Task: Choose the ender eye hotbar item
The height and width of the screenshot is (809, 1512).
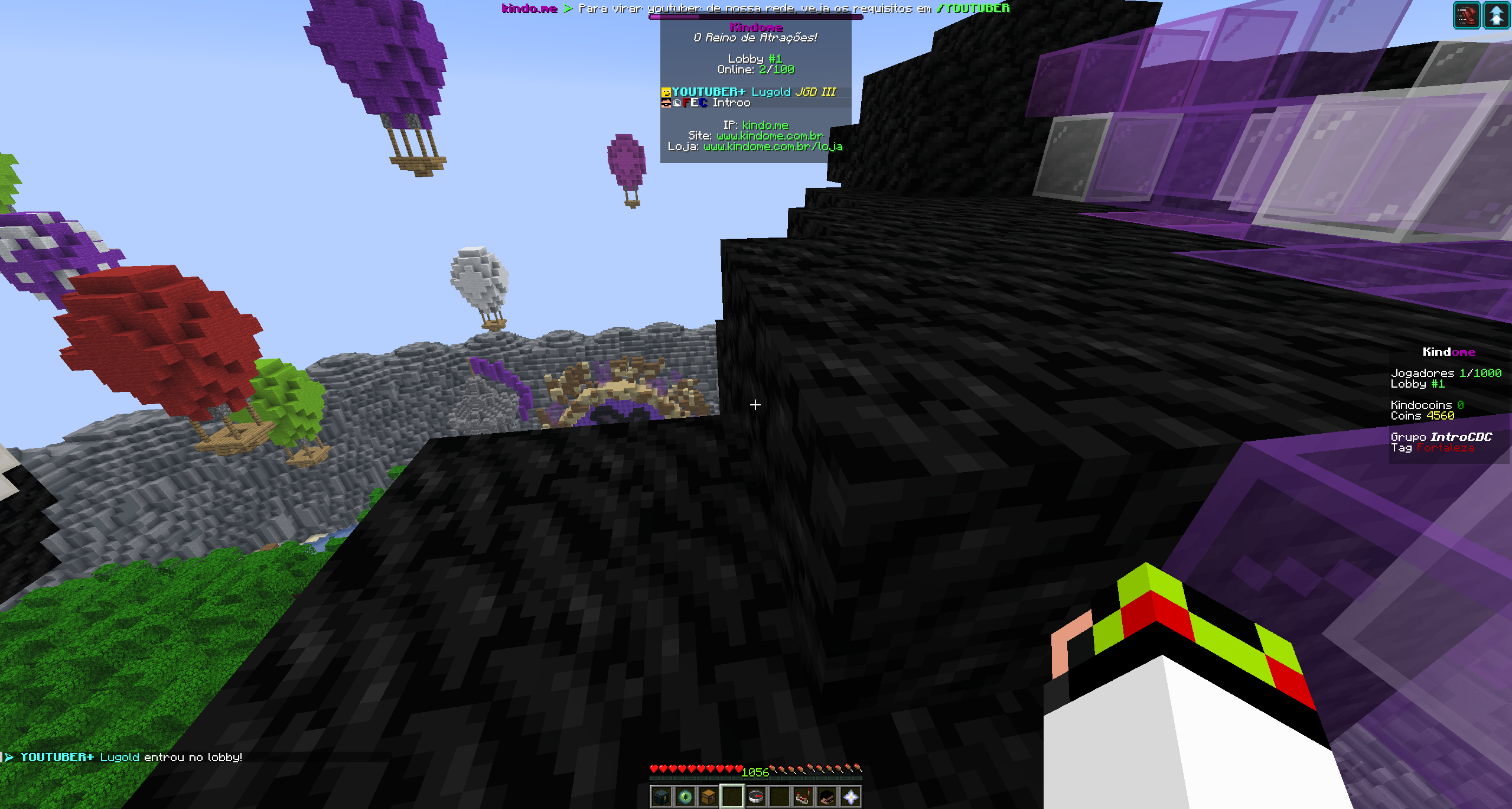Action: (x=685, y=797)
